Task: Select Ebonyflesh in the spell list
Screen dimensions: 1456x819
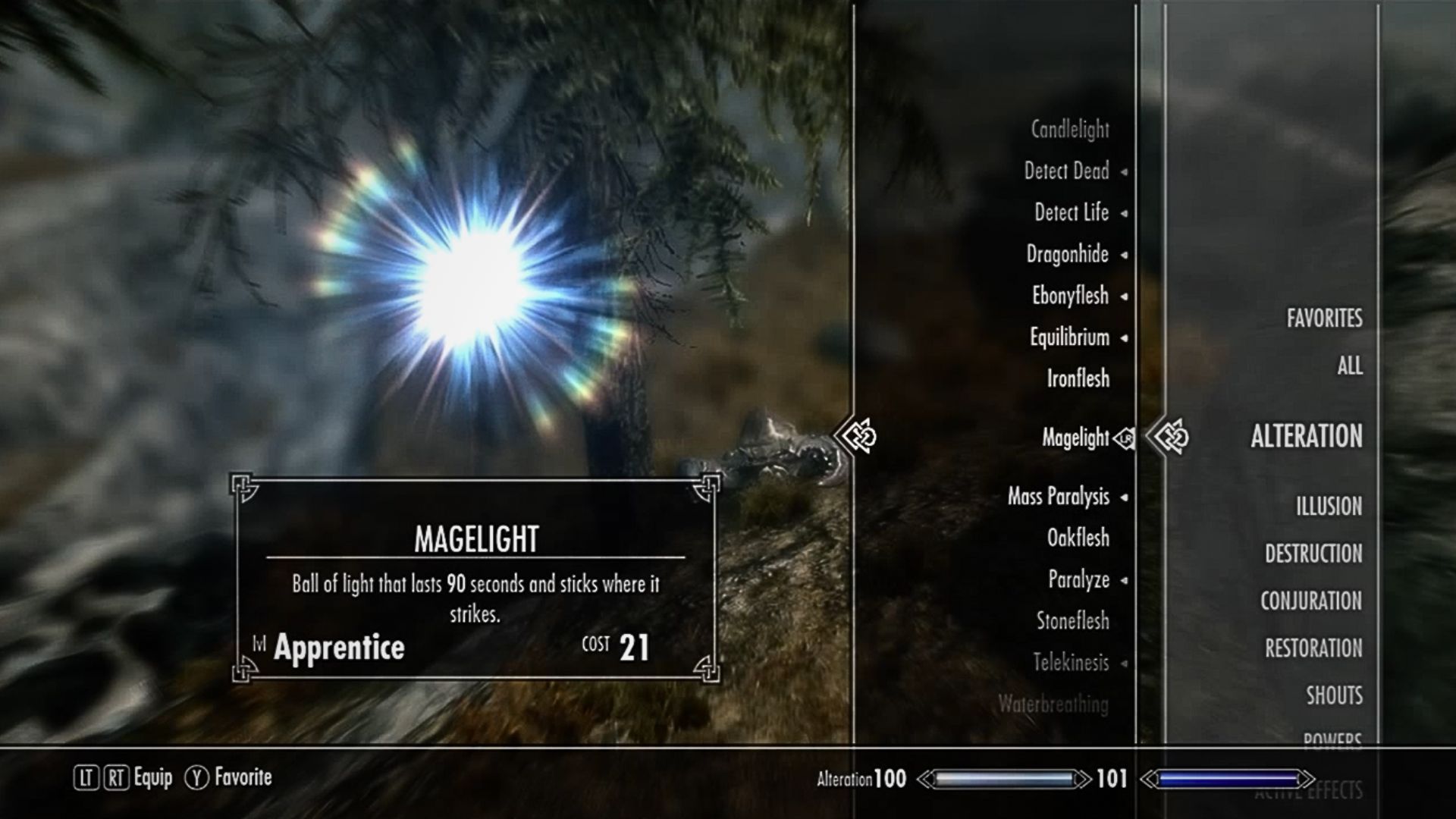Action: [1069, 296]
